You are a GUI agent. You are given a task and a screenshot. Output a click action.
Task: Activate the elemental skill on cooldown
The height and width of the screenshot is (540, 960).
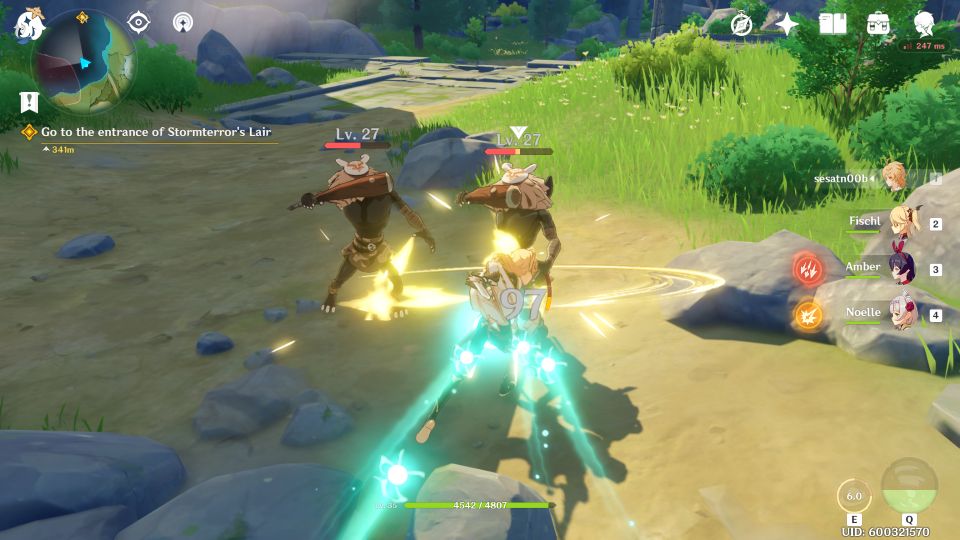(x=854, y=497)
